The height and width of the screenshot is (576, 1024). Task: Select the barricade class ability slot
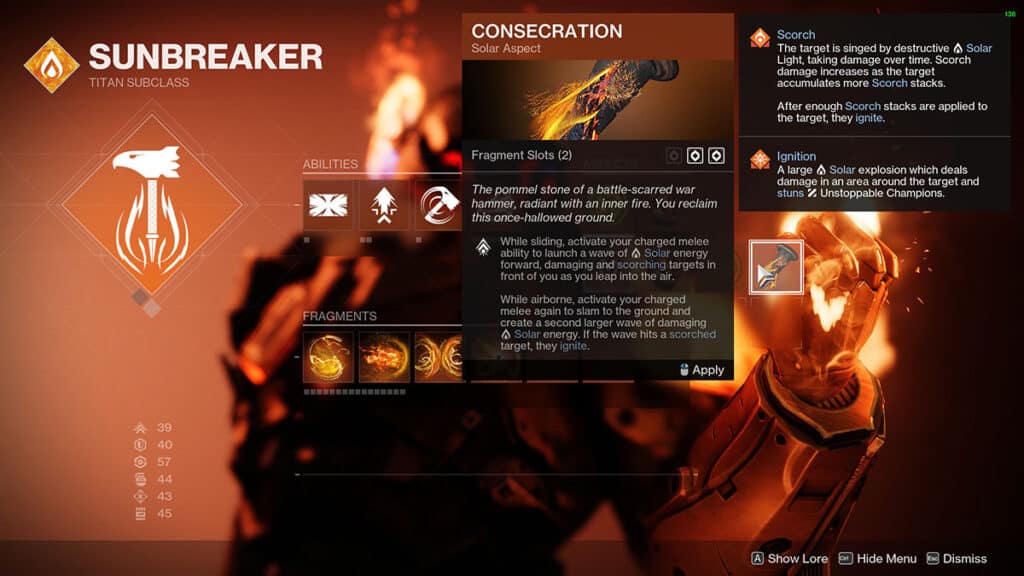[x=328, y=205]
